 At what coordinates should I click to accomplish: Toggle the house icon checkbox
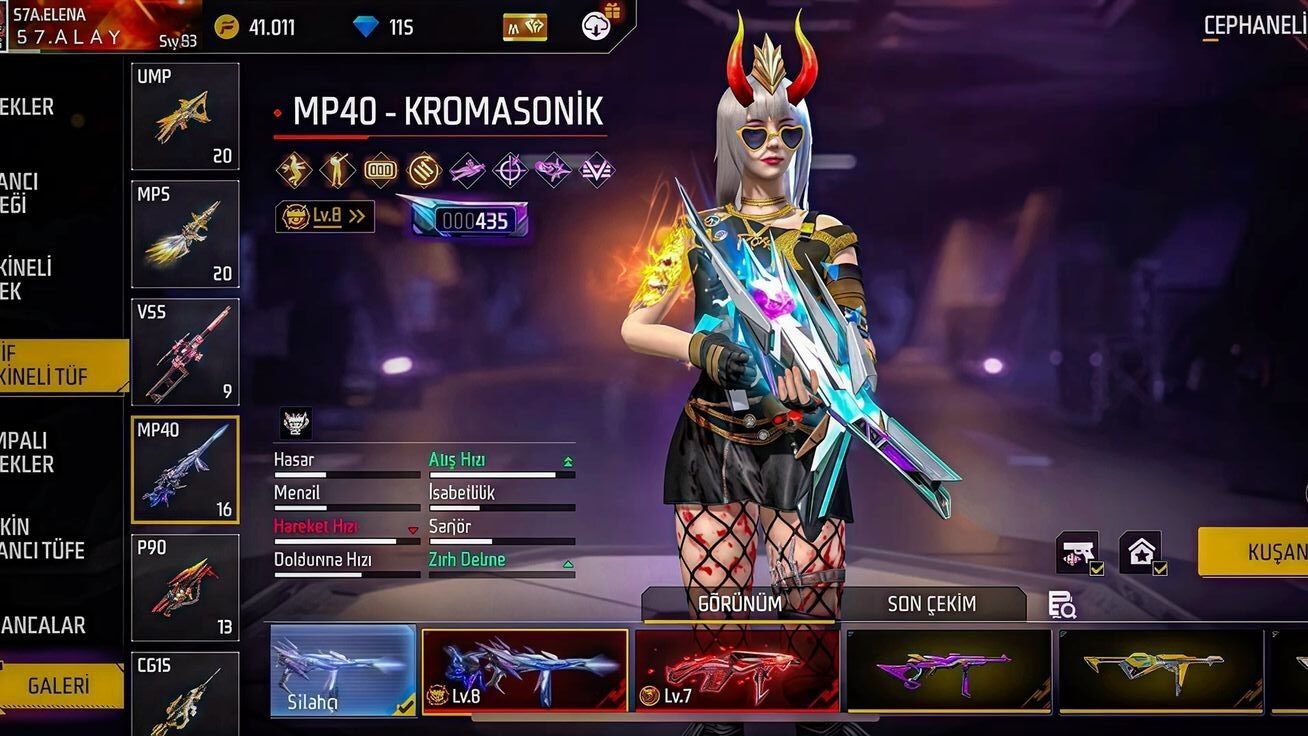pyautogui.click(x=1142, y=552)
